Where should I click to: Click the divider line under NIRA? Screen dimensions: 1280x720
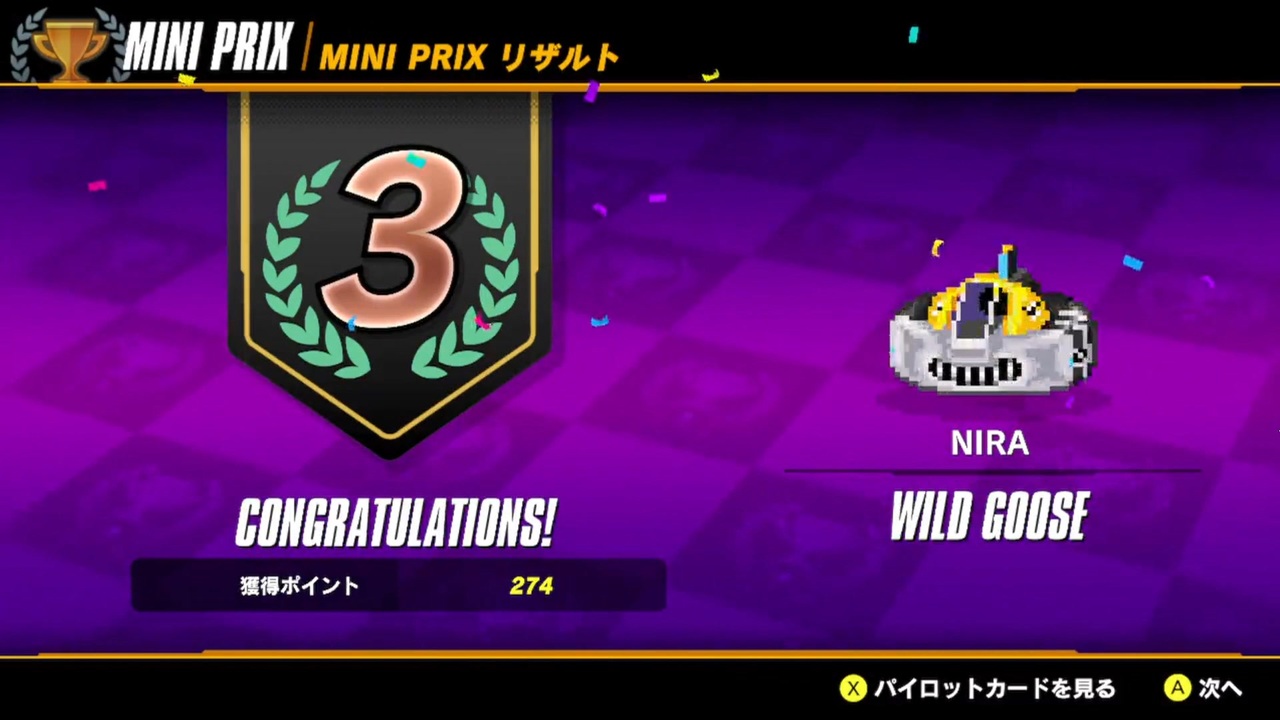pos(990,471)
